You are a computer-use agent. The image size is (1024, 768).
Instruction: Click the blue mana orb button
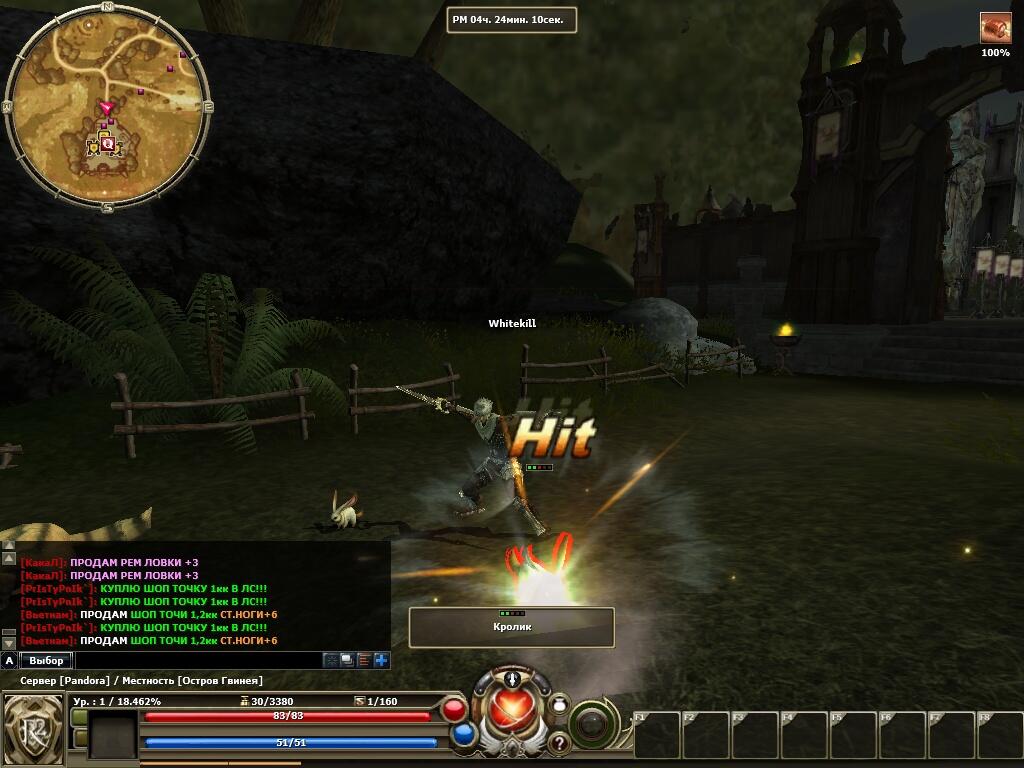(x=463, y=734)
